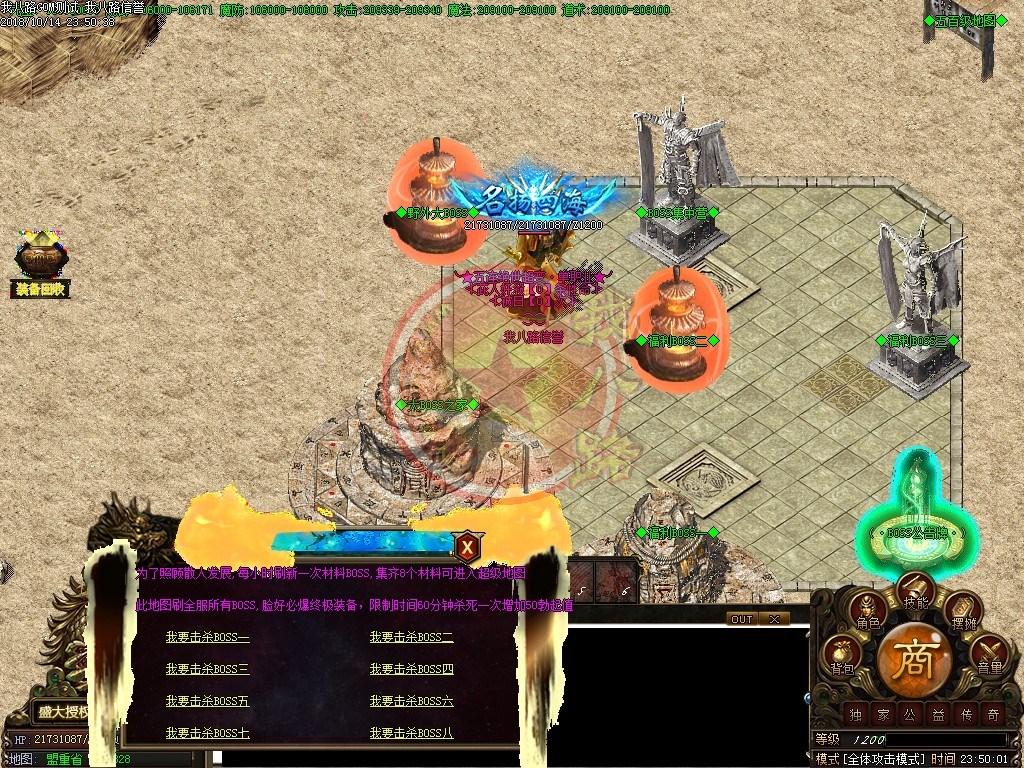Click the 音量 volume icon
The image size is (1024, 768).
coord(989,656)
